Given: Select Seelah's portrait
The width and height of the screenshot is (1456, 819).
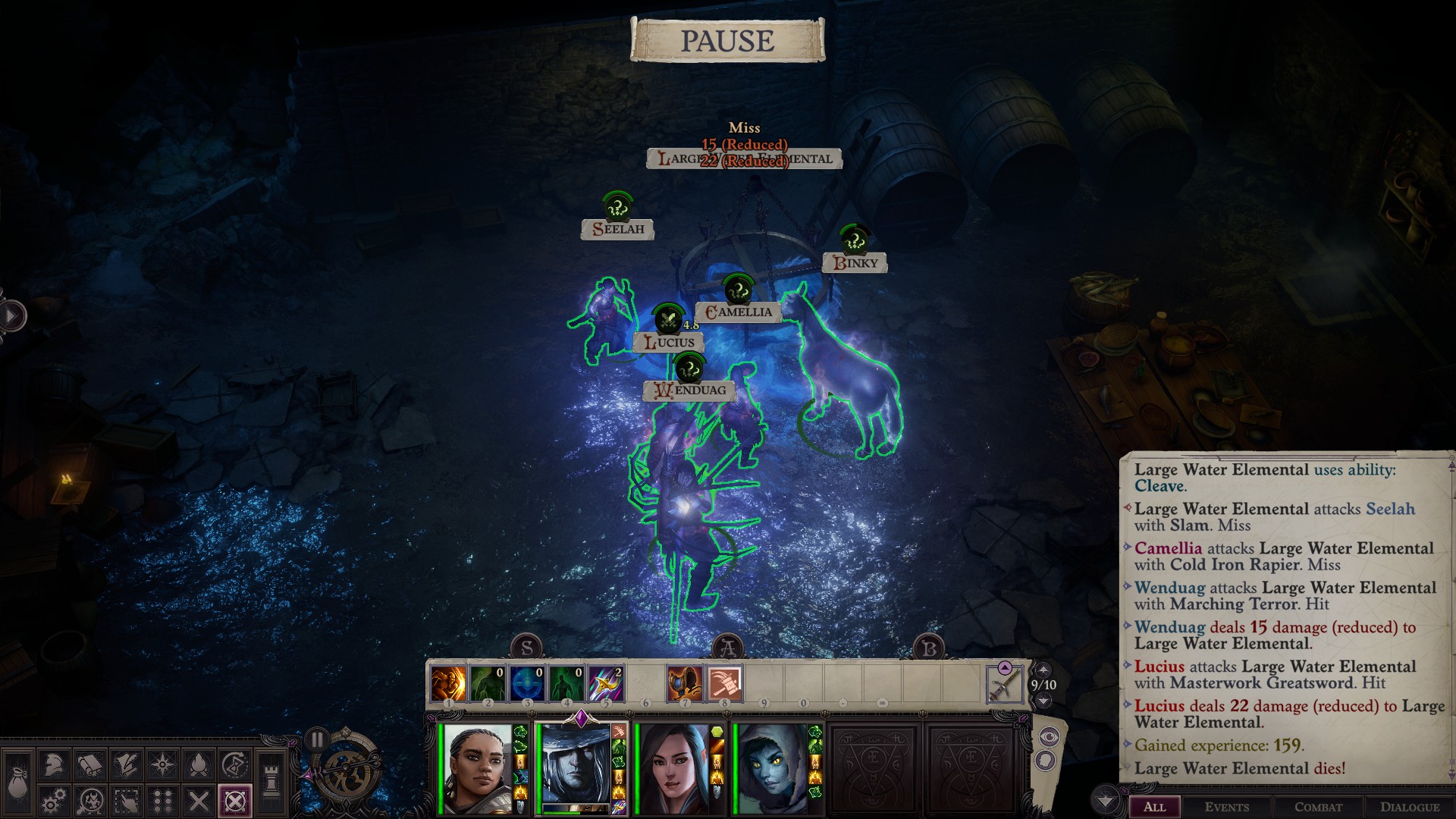Looking at the screenshot, I should [476, 767].
